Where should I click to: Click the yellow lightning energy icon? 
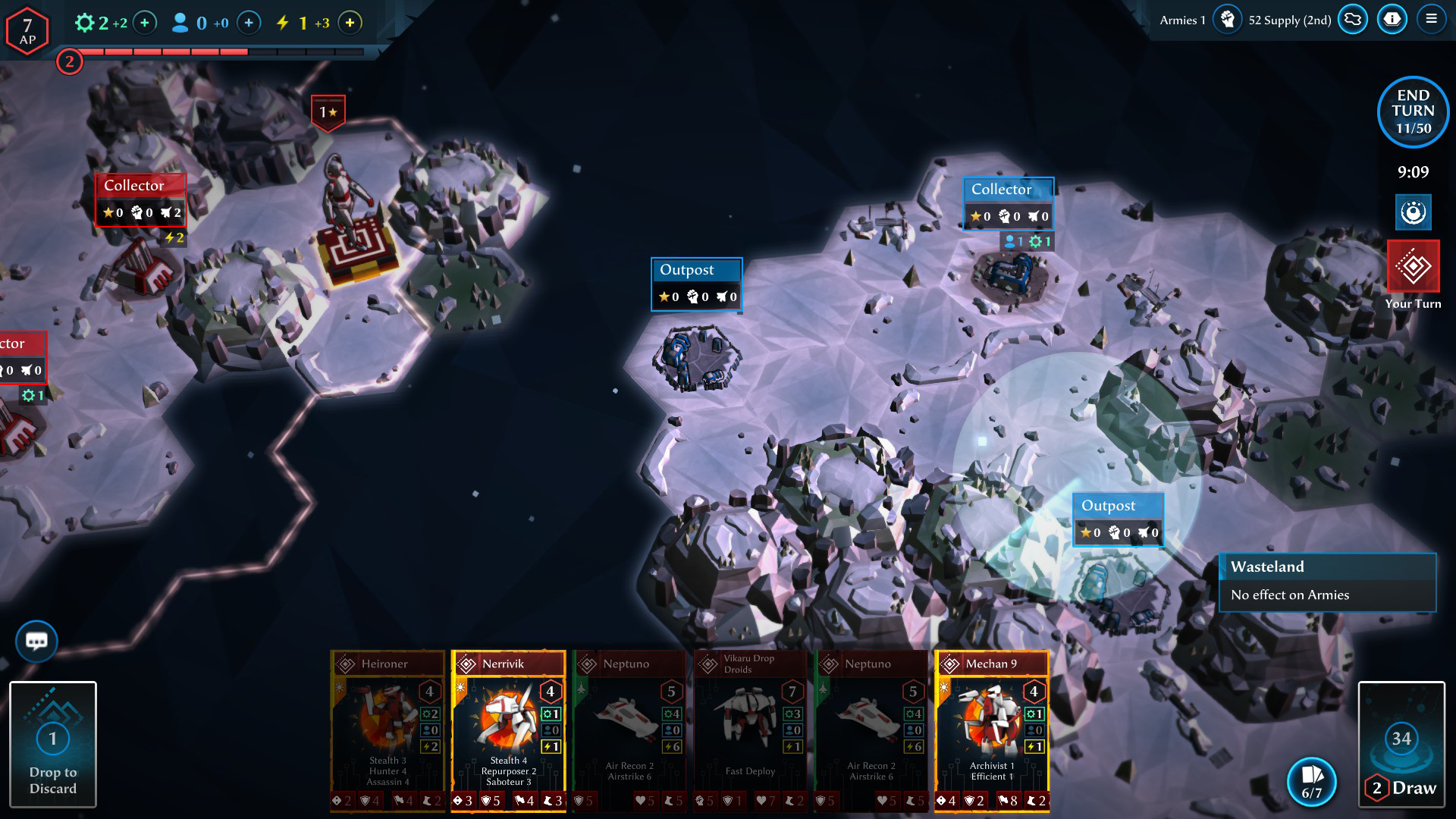point(284,24)
